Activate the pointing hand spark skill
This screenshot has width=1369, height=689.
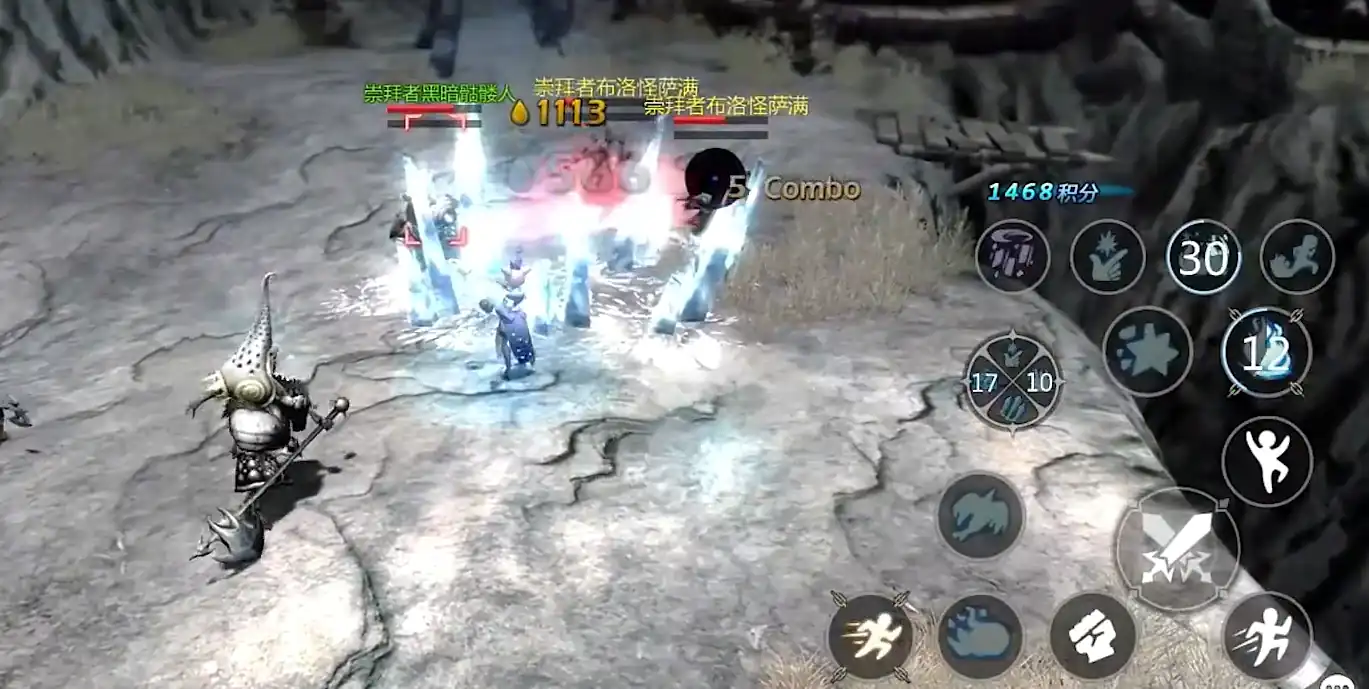coord(1108,257)
